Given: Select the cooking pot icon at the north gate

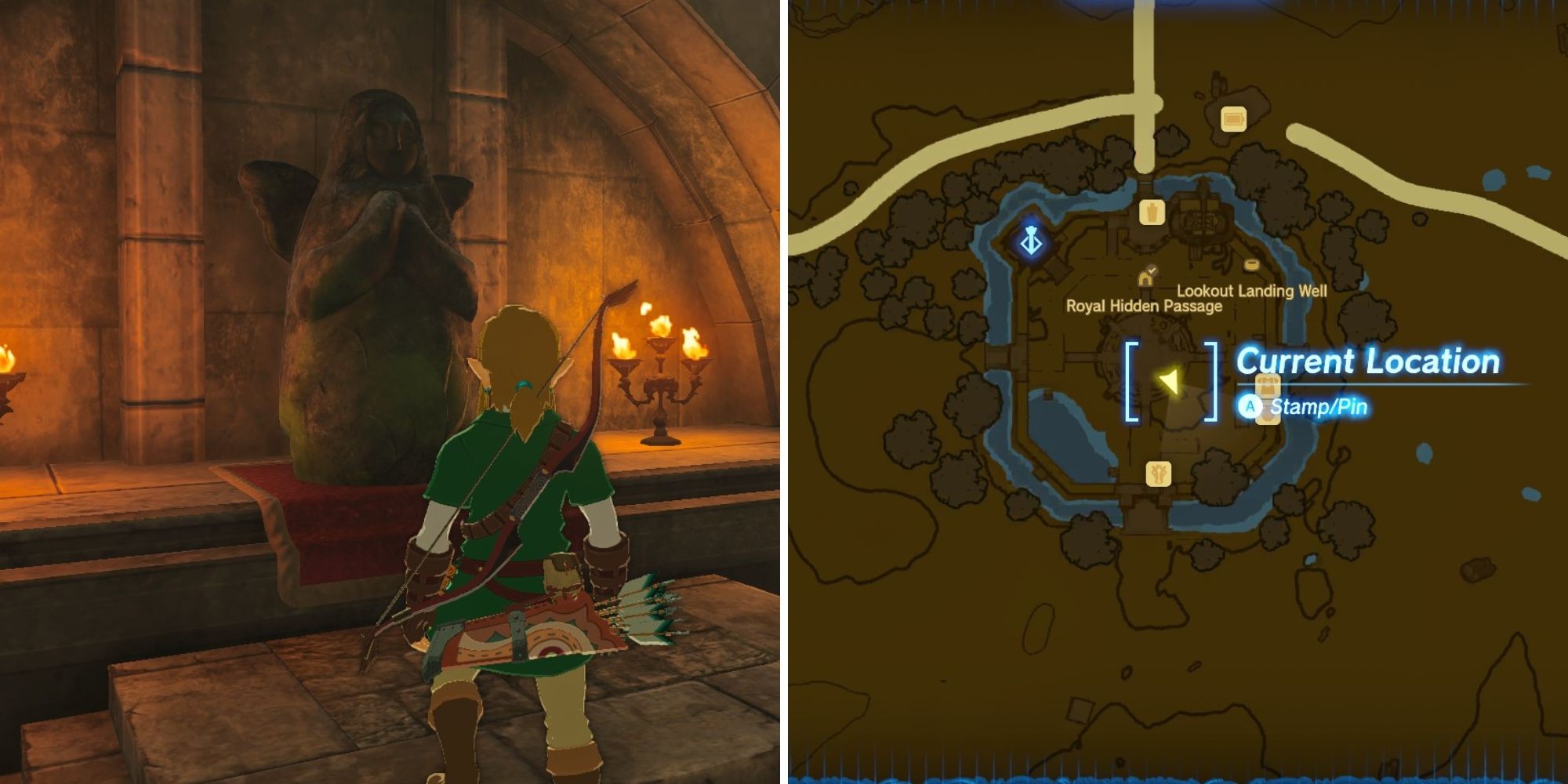Looking at the screenshot, I should [1152, 213].
